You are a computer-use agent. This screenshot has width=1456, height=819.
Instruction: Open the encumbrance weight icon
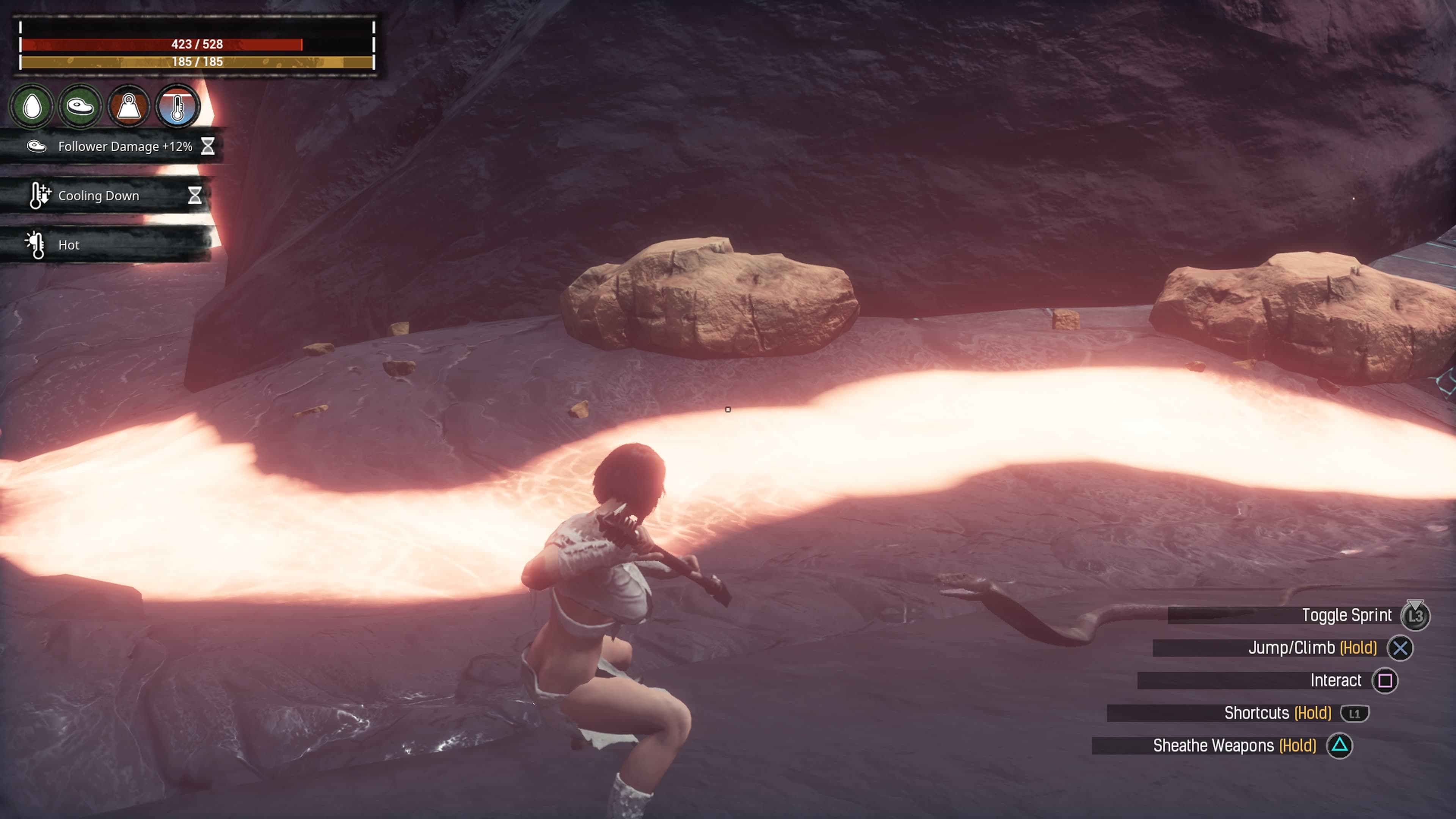click(x=129, y=106)
